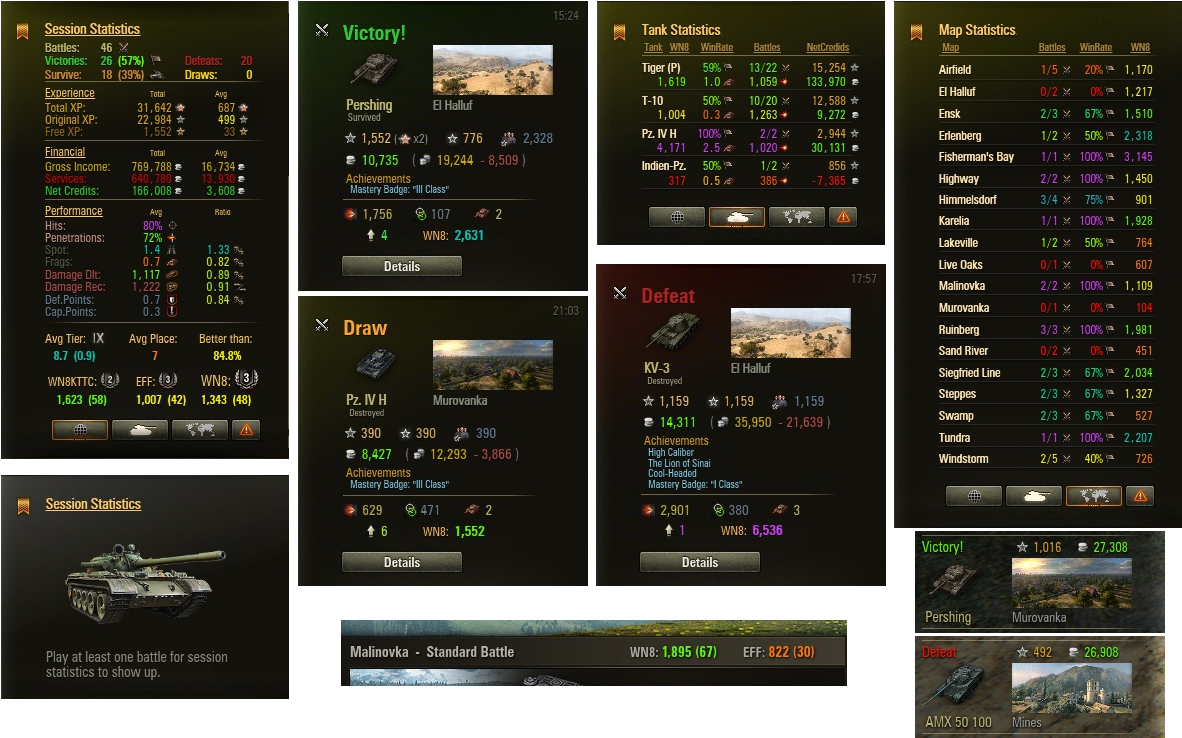Select the globe tab in the Tank Statistics panel
This screenshot has width=1182, height=738.
coord(677,217)
